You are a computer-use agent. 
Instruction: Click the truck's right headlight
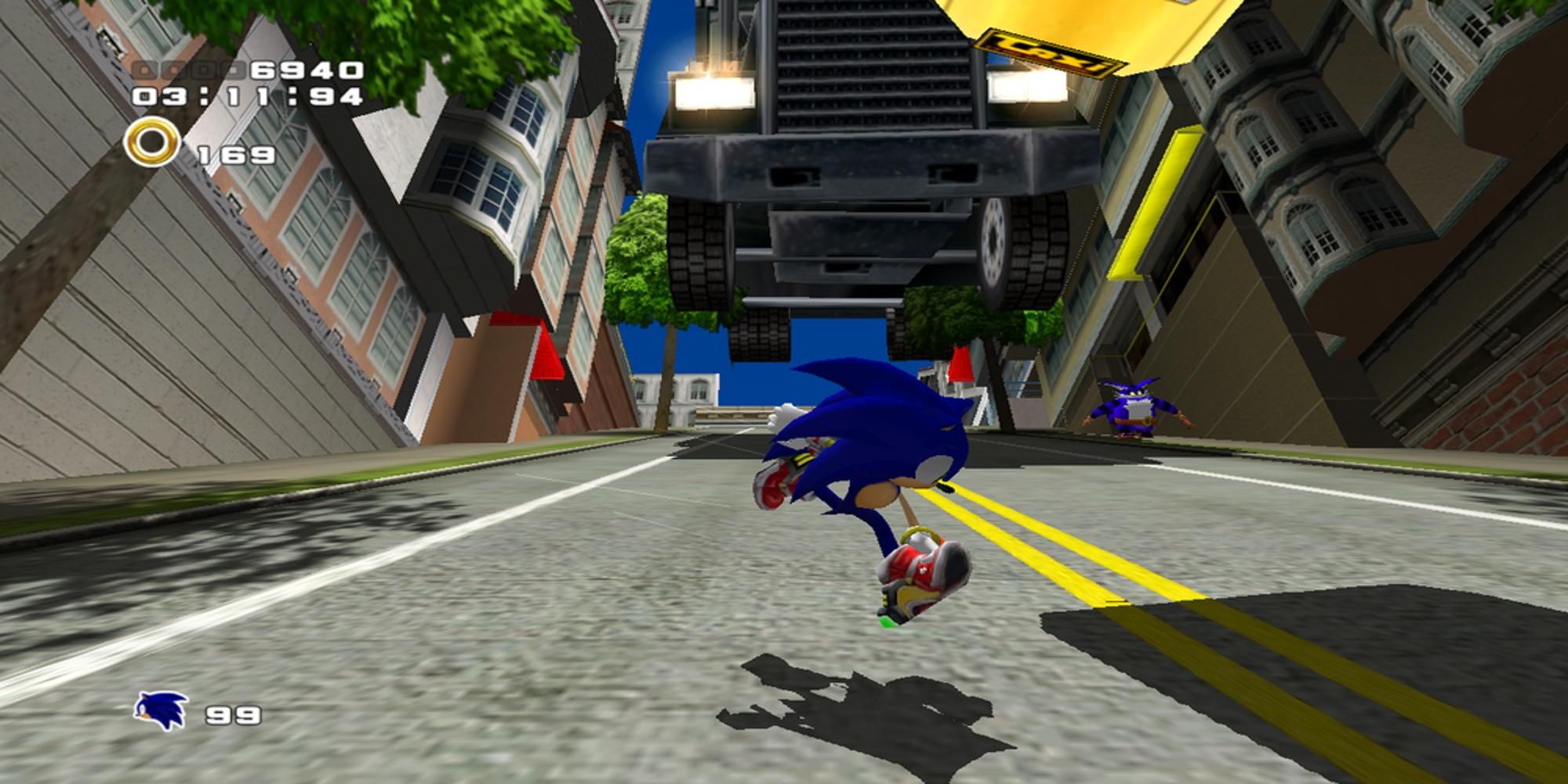(x=1029, y=89)
